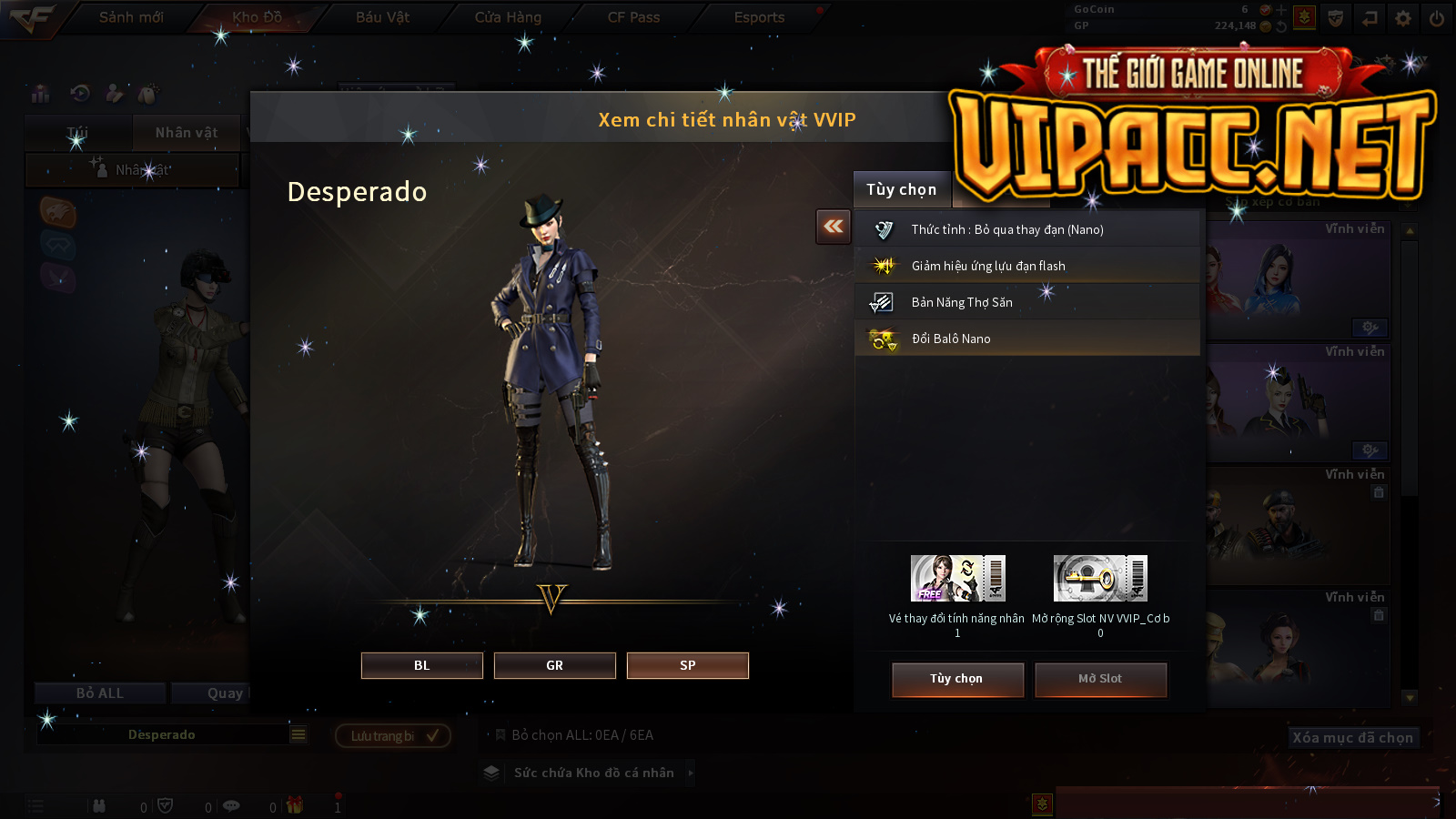Collapse panel with the double-arrow button

(834, 227)
